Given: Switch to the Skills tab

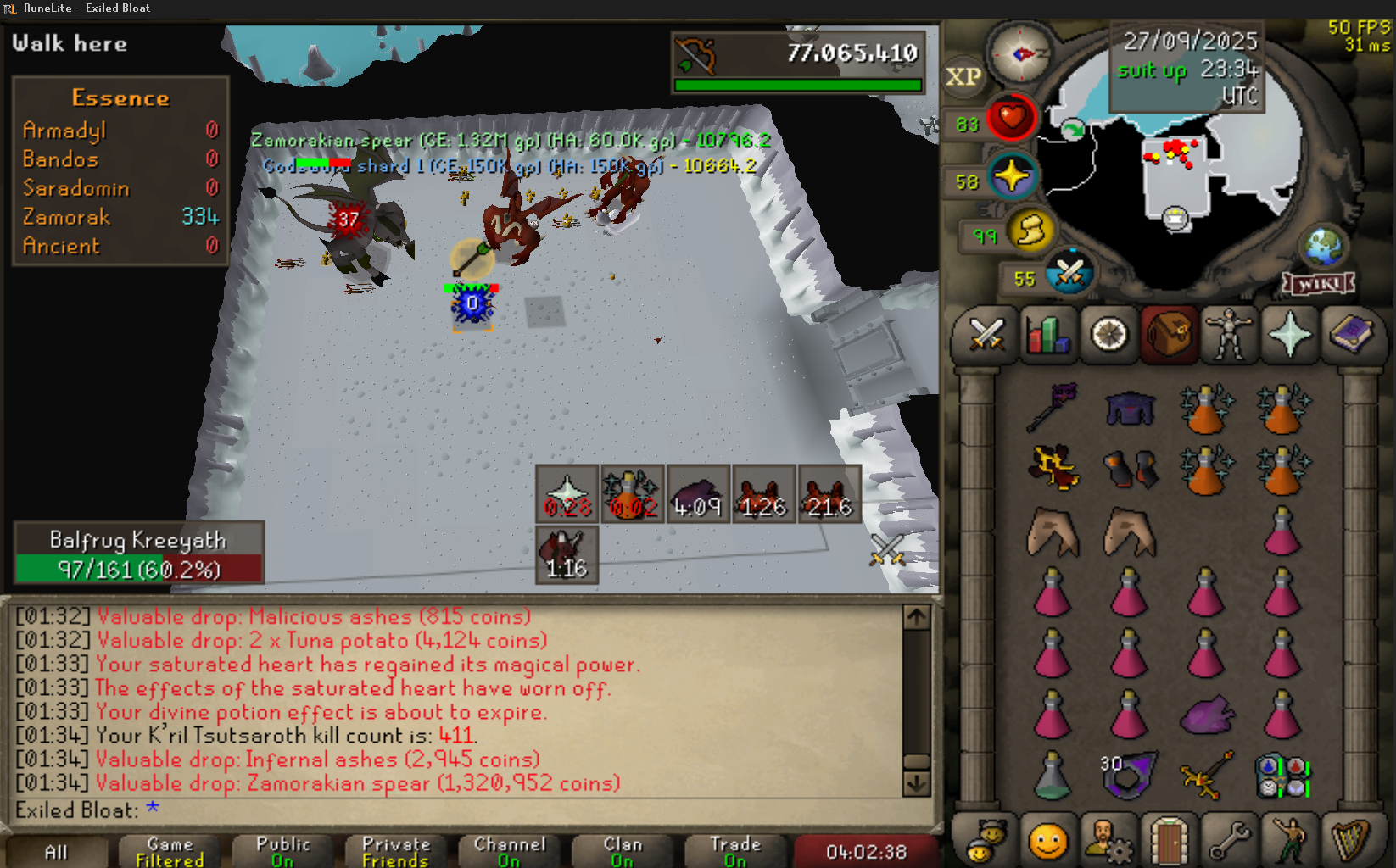Looking at the screenshot, I should coord(1047,335).
